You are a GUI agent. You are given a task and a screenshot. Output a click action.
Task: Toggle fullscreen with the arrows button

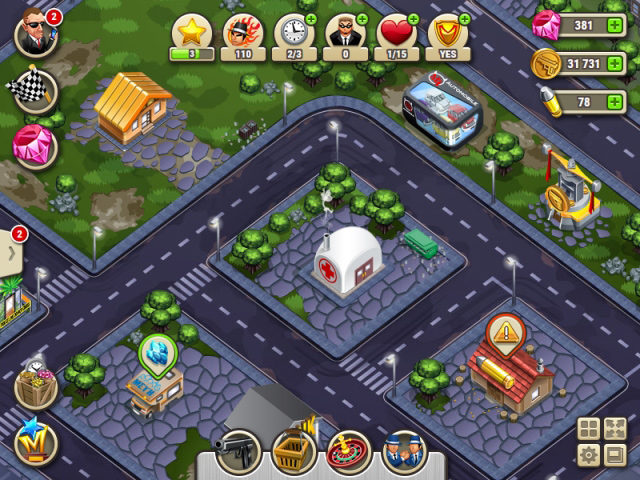[614, 430]
